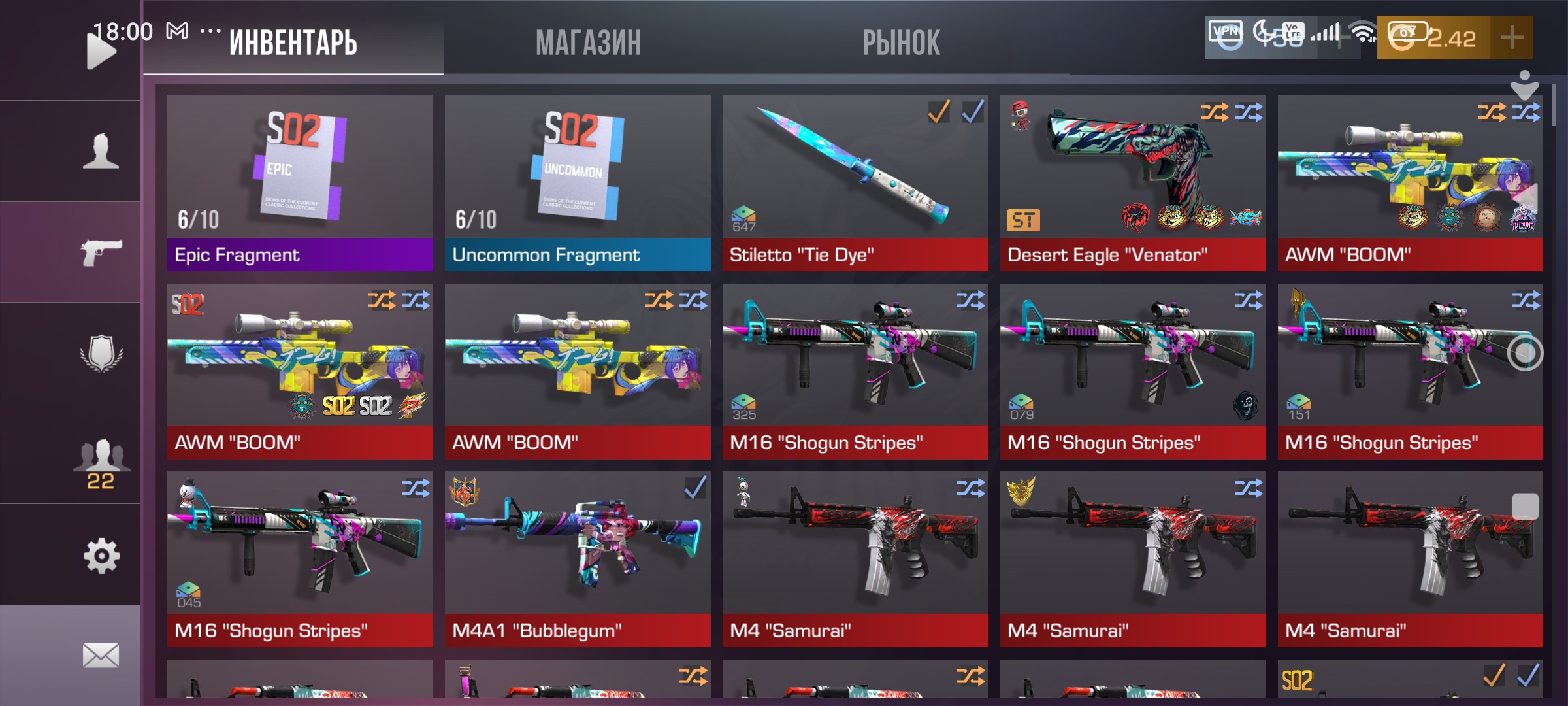
Task: Select the M4 "Samurai" with gold badge
Action: point(1133,559)
